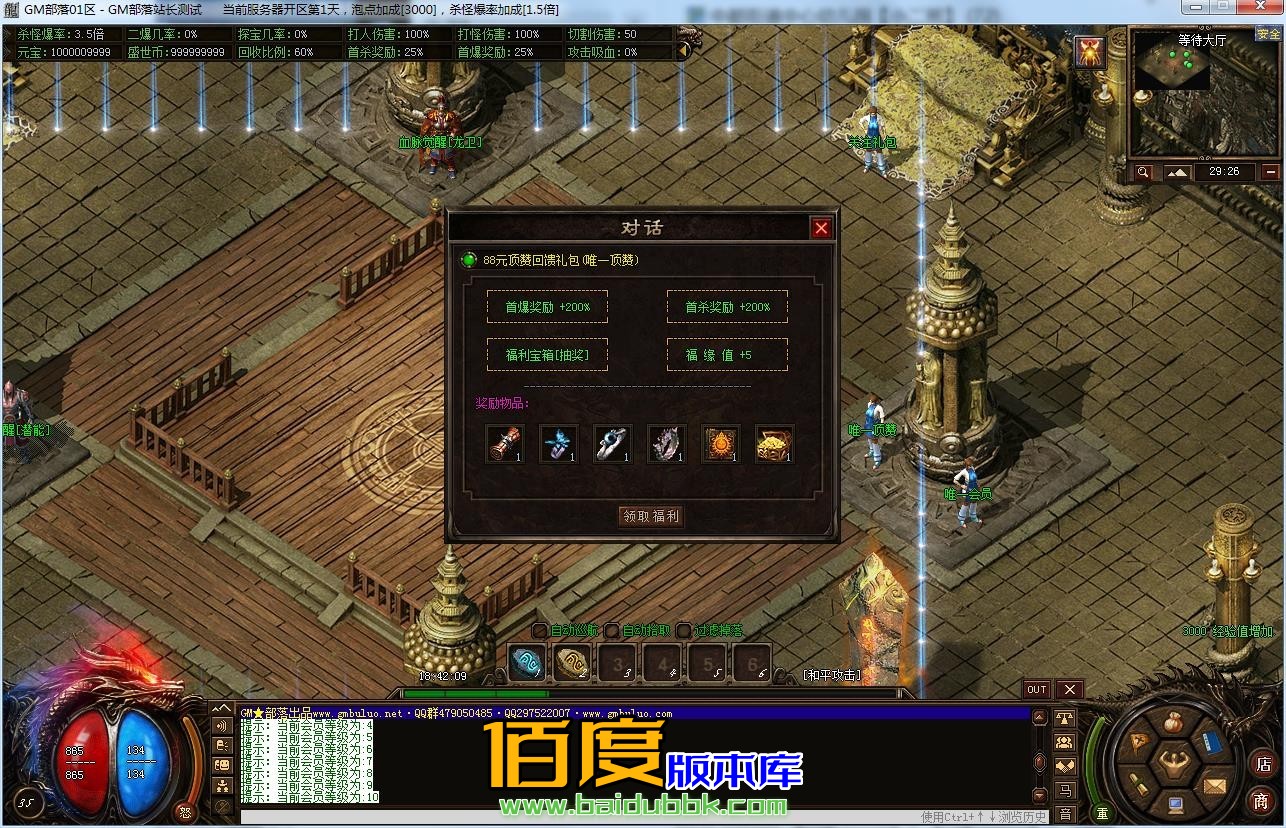Click the OUT button above the chat window
This screenshot has height=828, width=1286.
[x=1036, y=689]
